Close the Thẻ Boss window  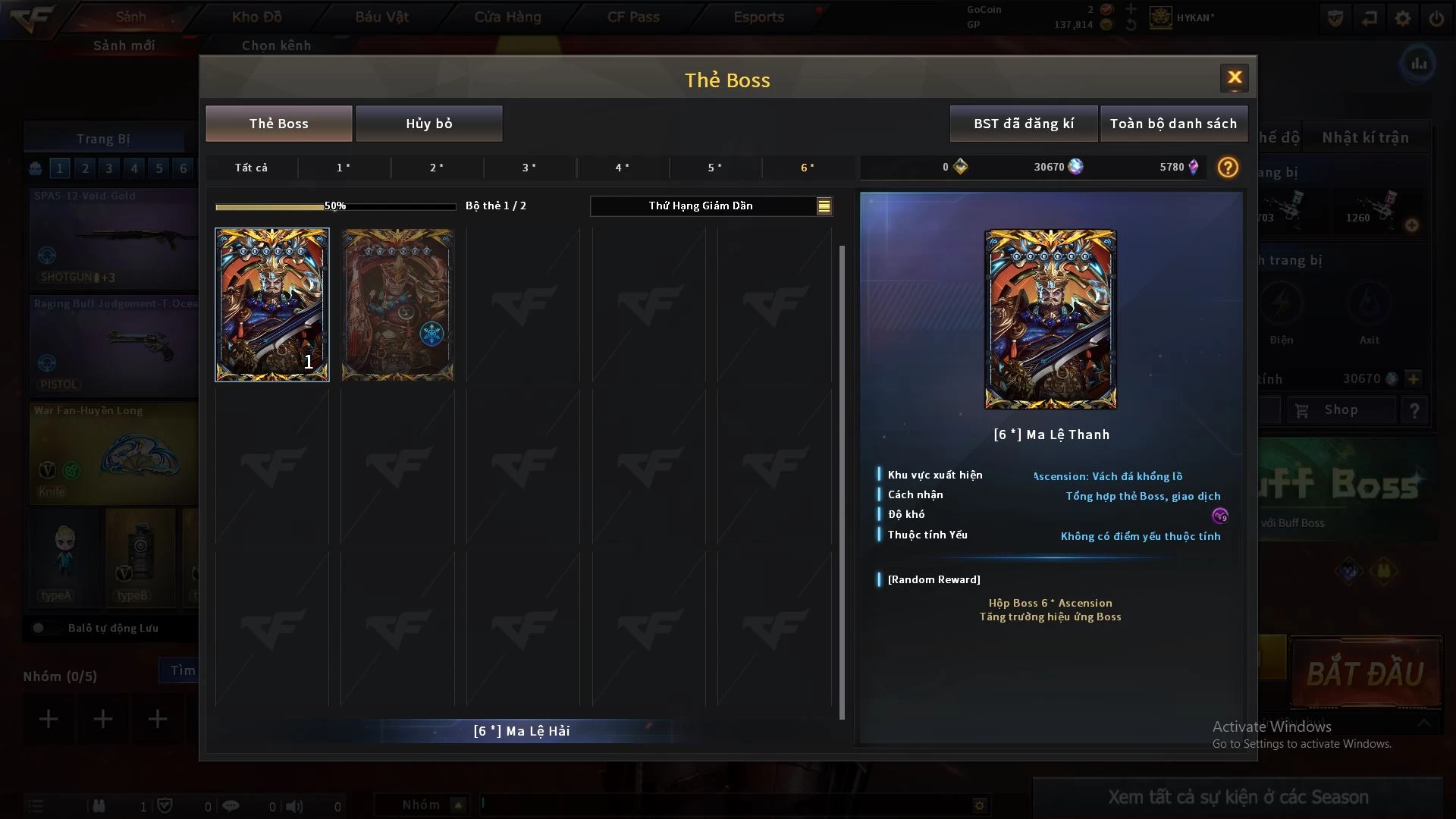pos(1234,77)
